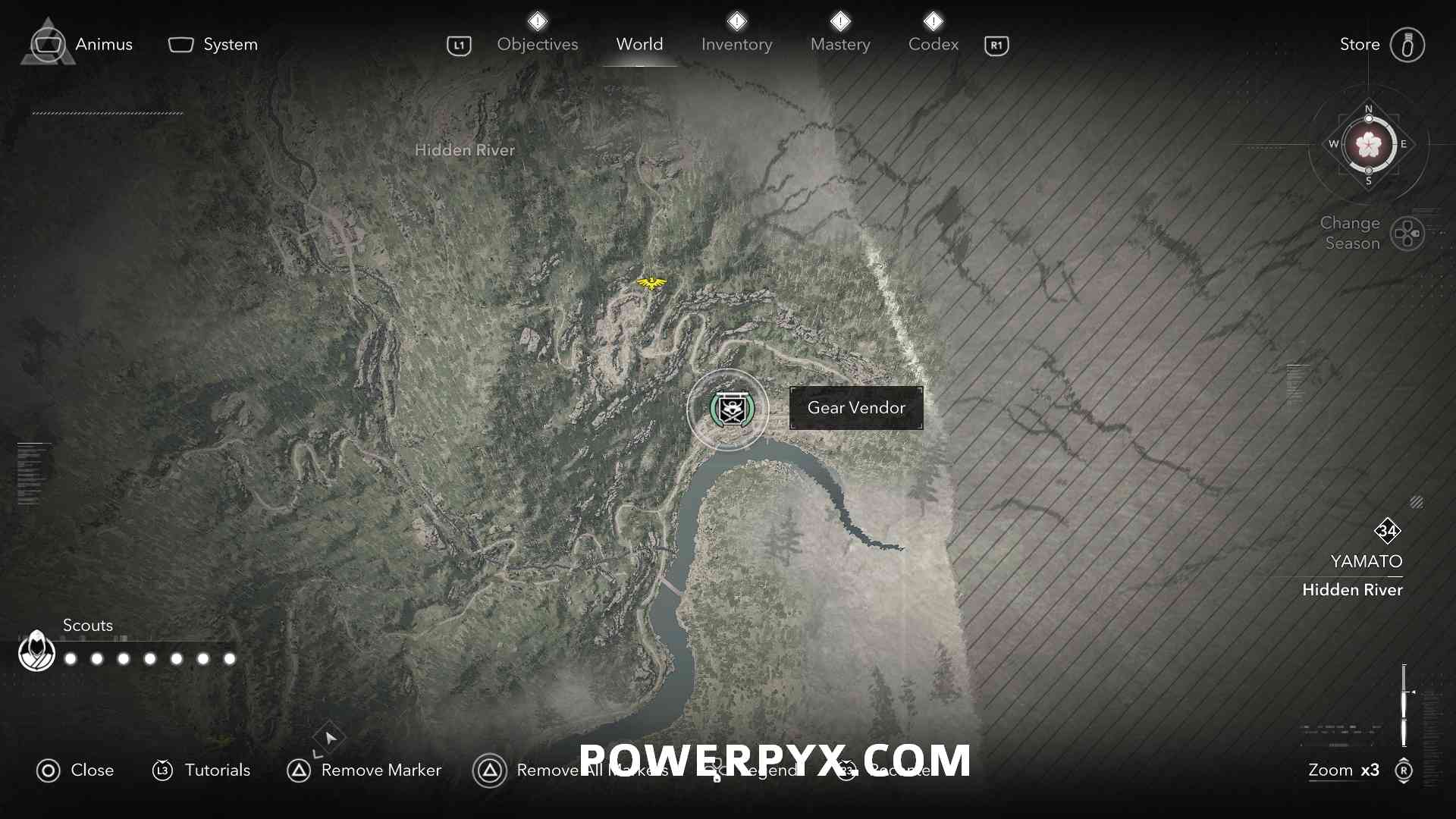Open the Objectives tab
The height and width of the screenshot is (819, 1456).
[x=537, y=44]
